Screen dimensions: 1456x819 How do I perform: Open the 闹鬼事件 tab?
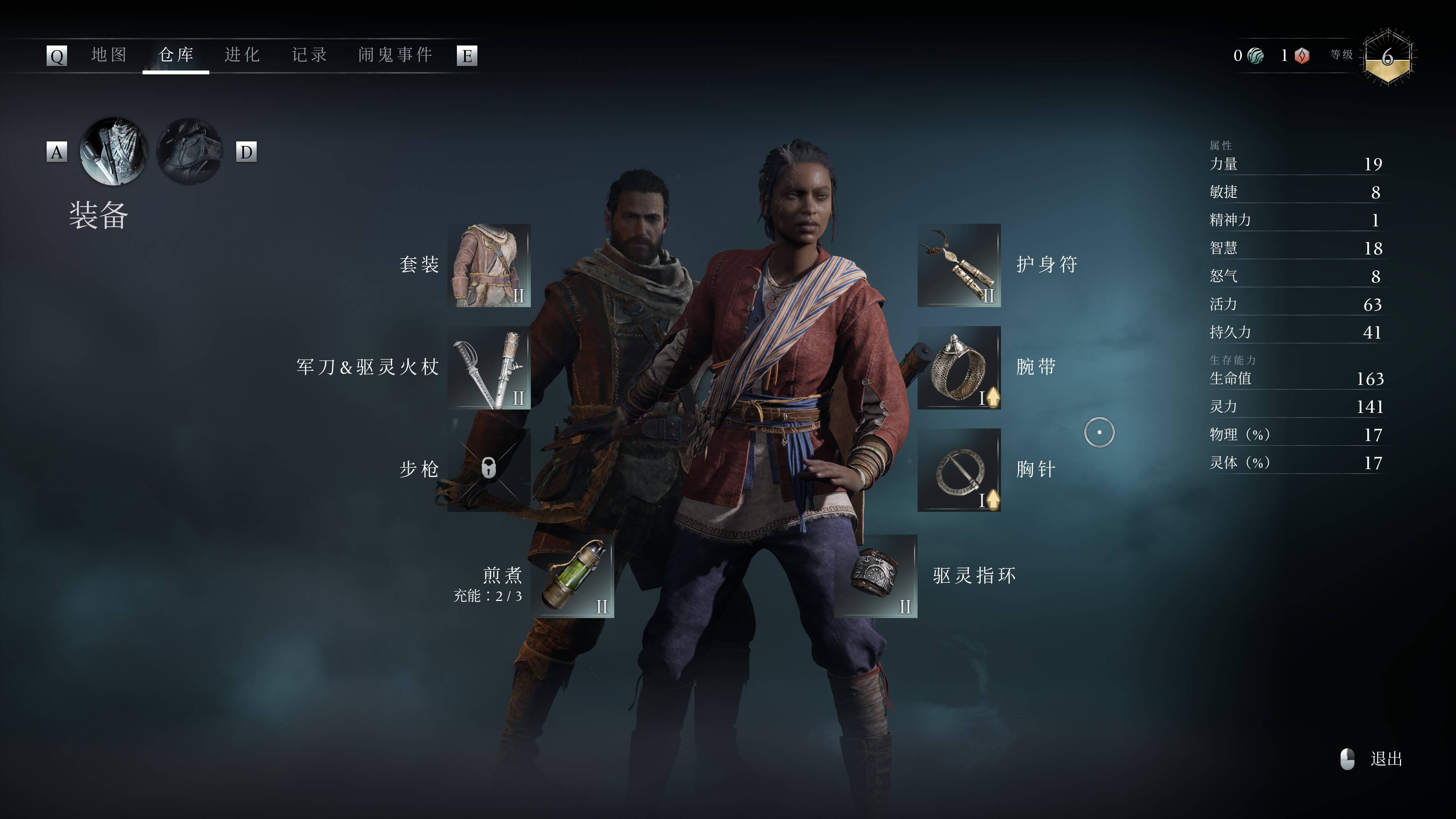(x=395, y=55)
